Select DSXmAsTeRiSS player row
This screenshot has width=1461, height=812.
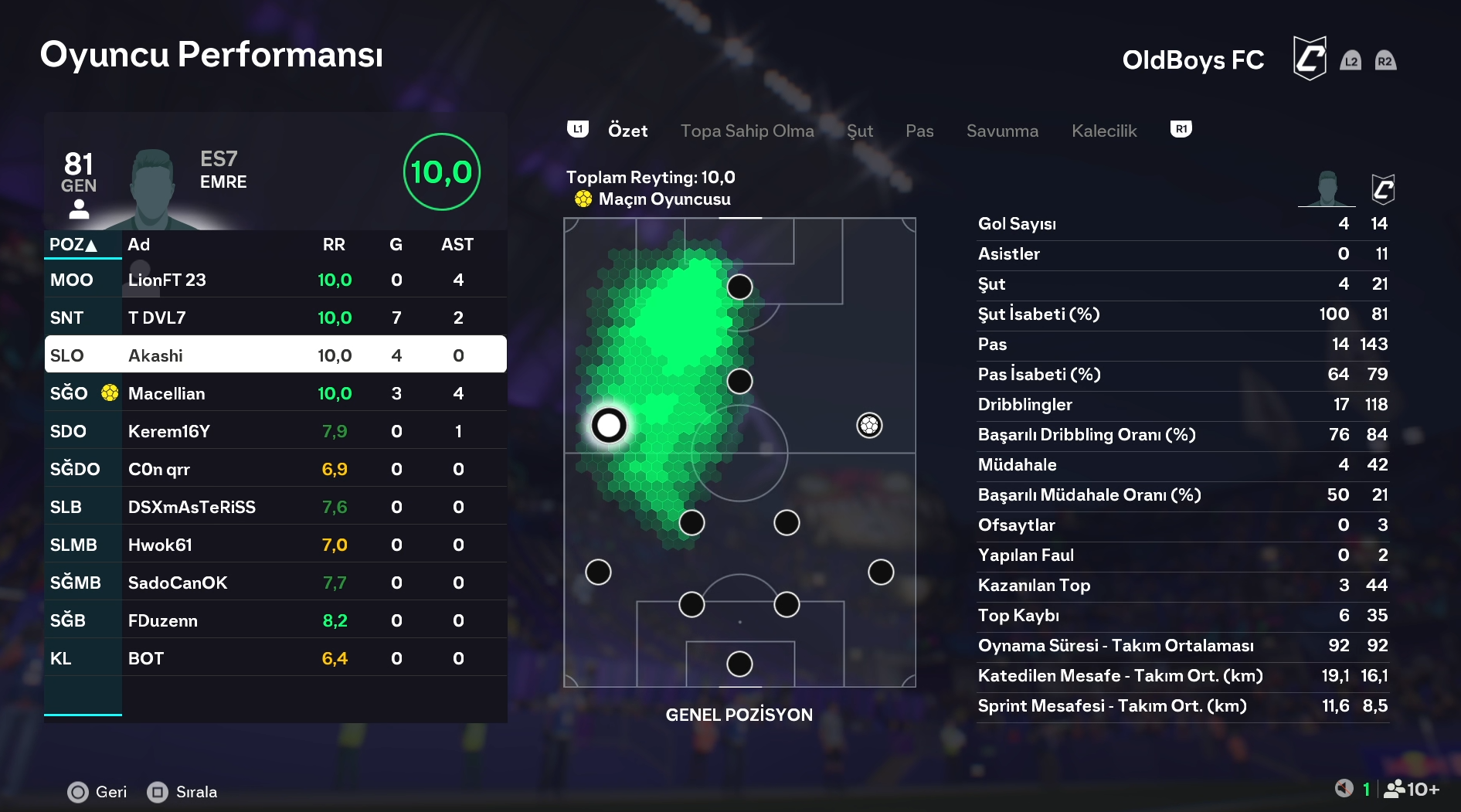tap(275, 507)
